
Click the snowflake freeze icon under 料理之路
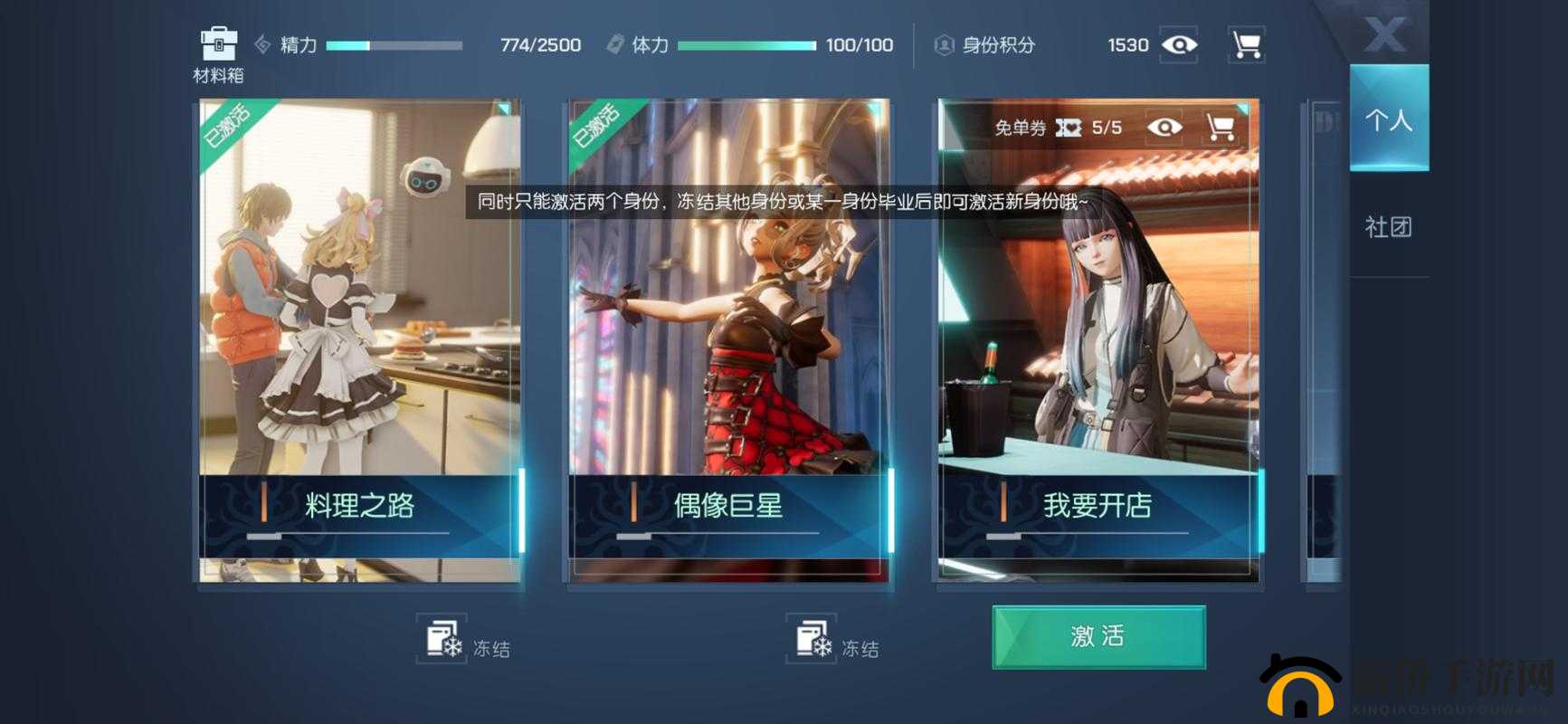pyautogui.click(x=442, y=641)
